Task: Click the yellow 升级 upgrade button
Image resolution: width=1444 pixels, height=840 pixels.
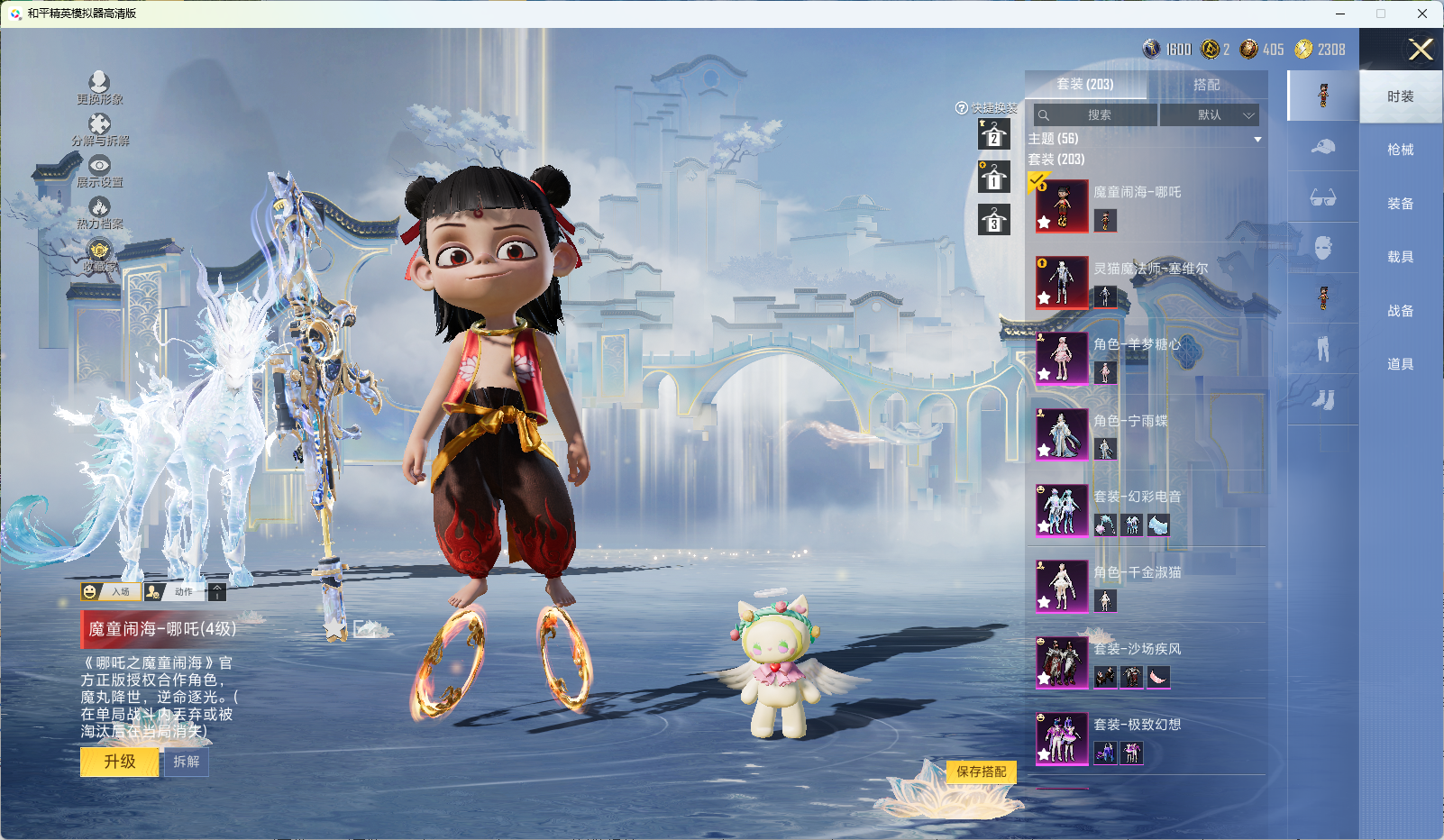Action: (x=120, y=762)
